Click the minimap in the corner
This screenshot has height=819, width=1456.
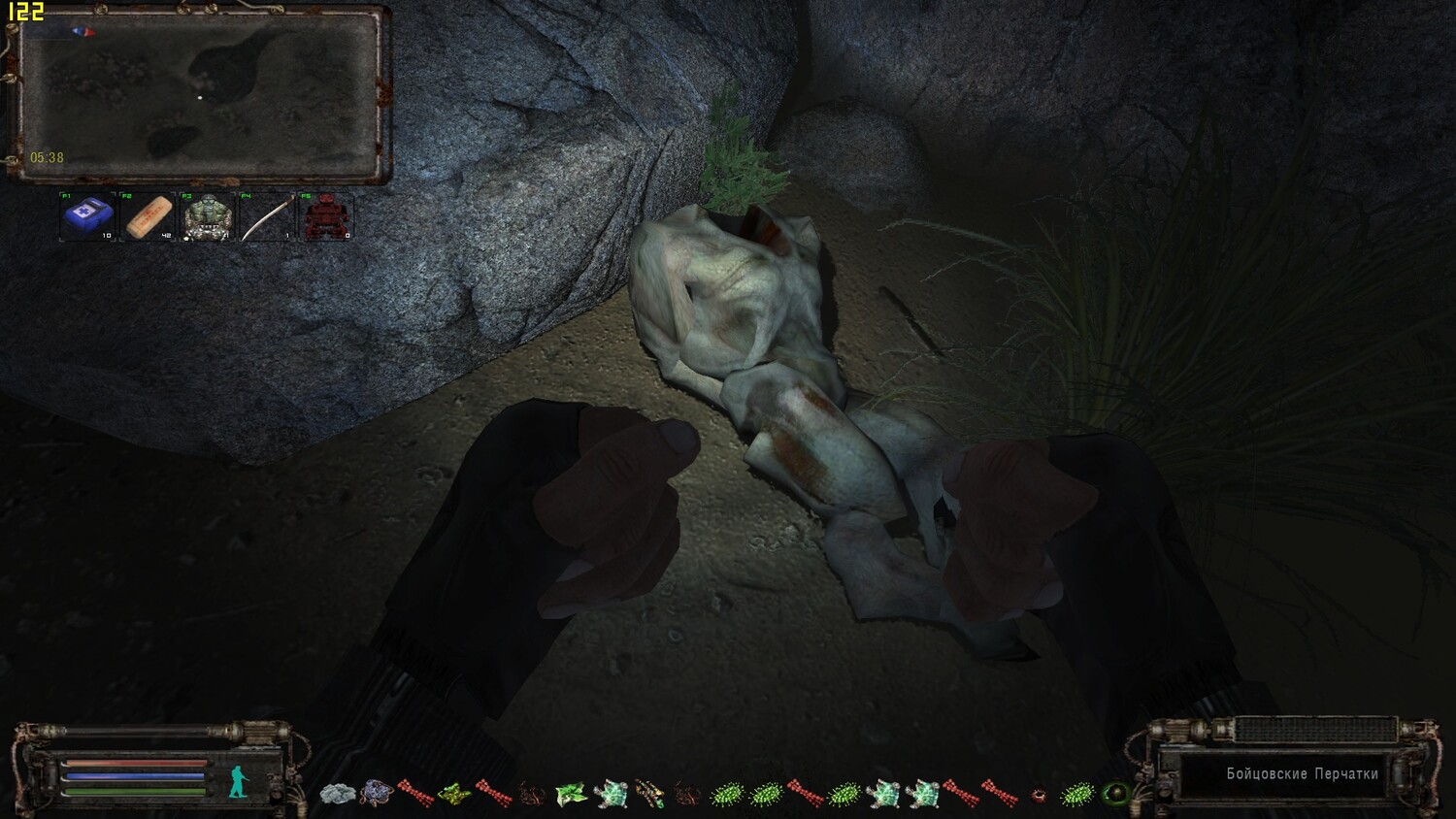200,95
